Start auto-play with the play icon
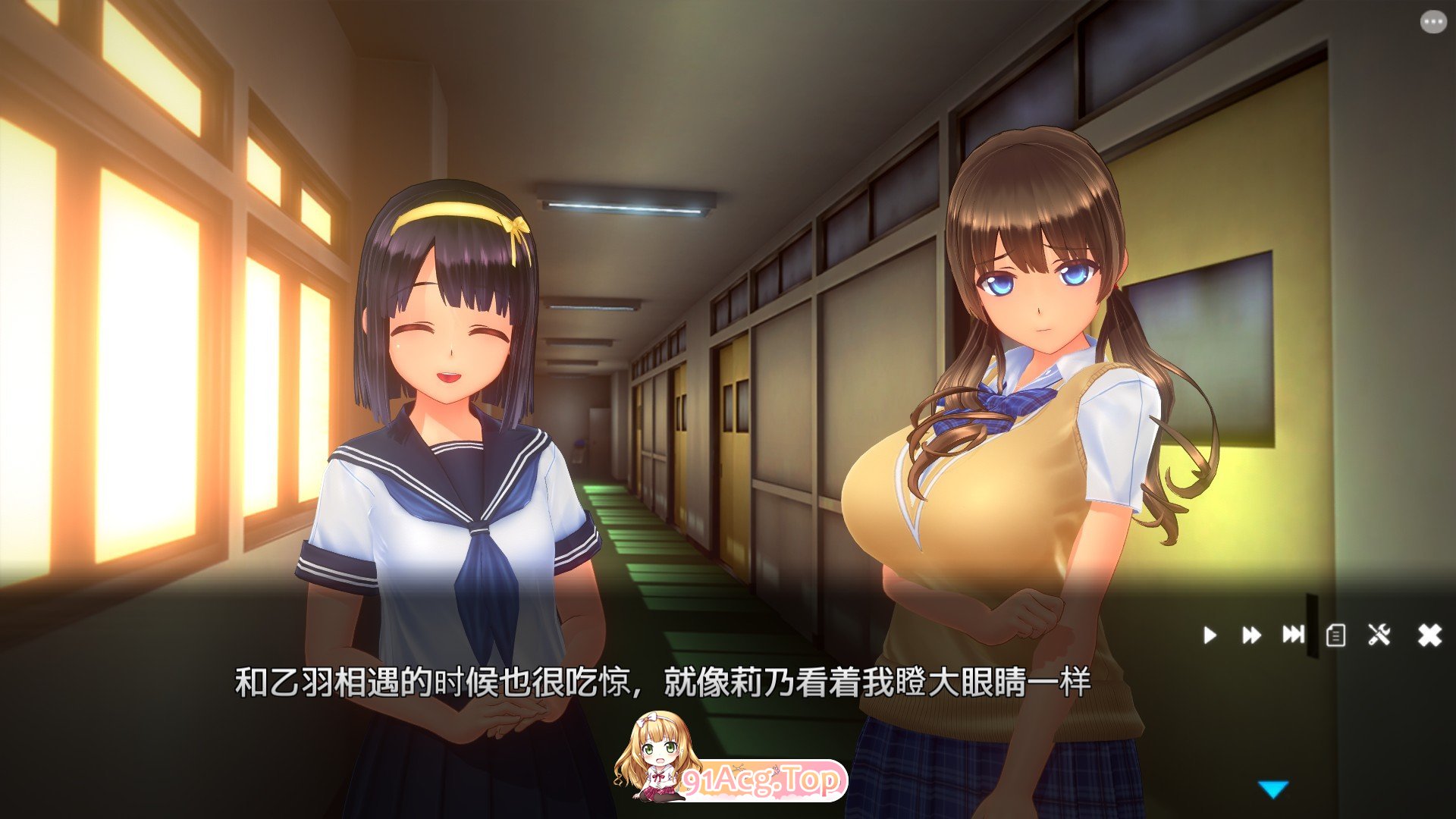1456x819 pixels. [x=1211, y=635]
